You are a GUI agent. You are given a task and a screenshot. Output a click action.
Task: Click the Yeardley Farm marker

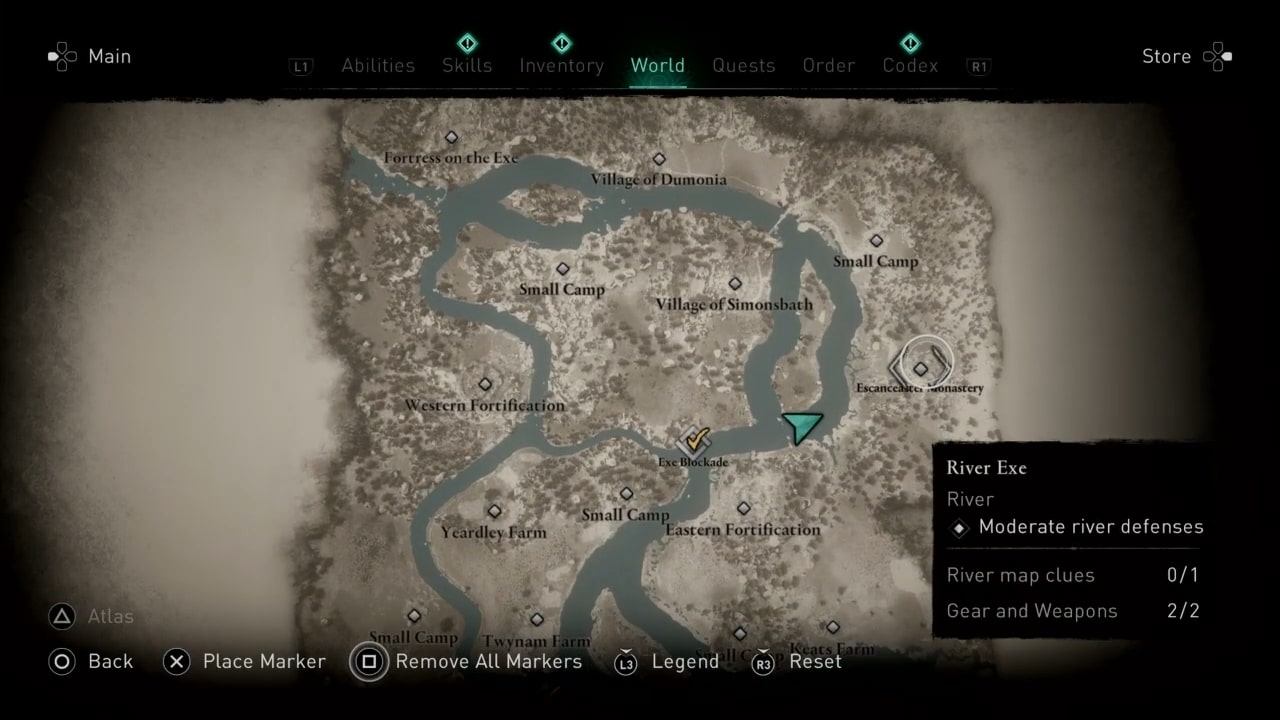tap(494, 511)
